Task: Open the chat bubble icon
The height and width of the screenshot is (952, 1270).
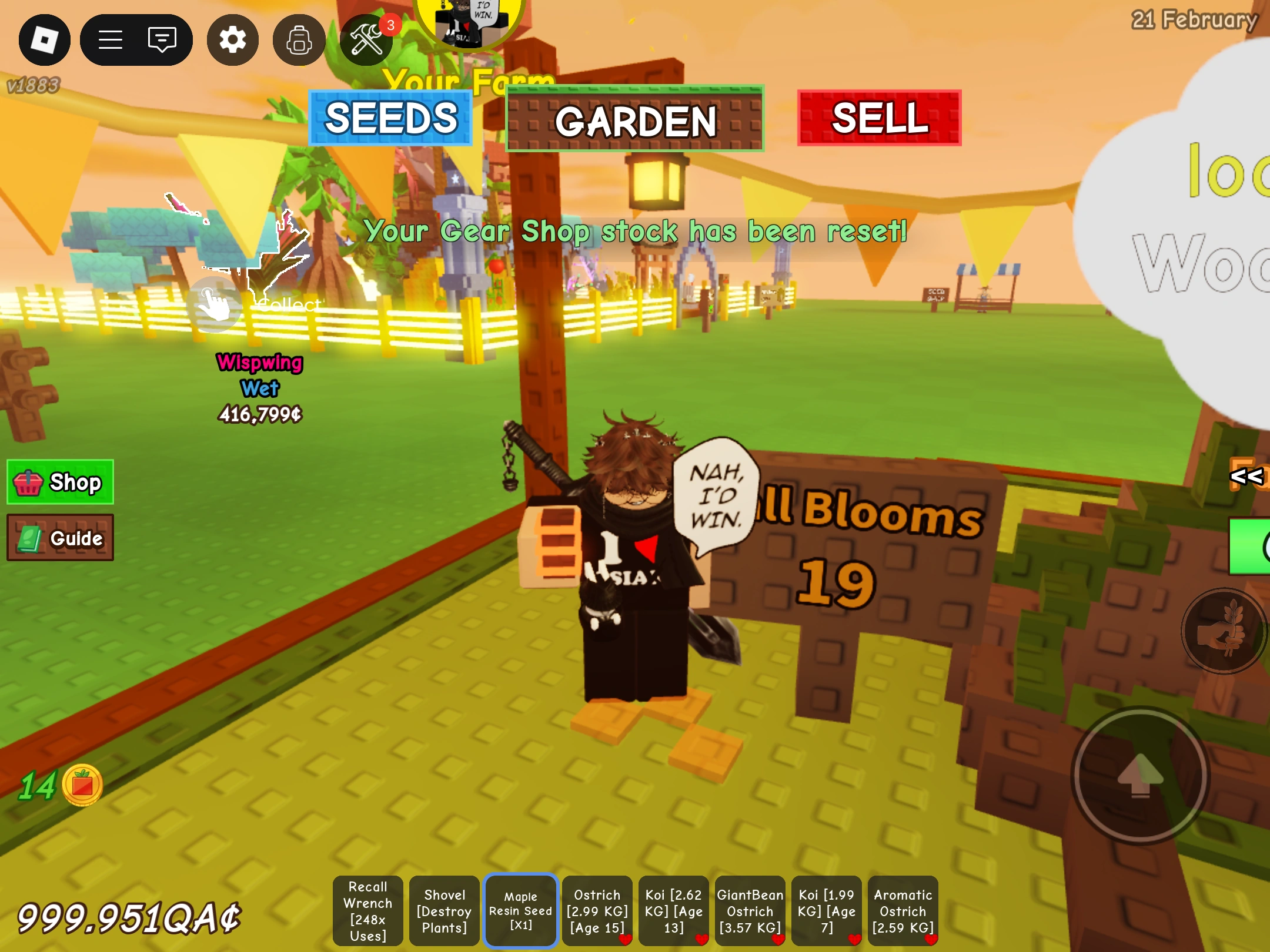Action: coord(162,39)
